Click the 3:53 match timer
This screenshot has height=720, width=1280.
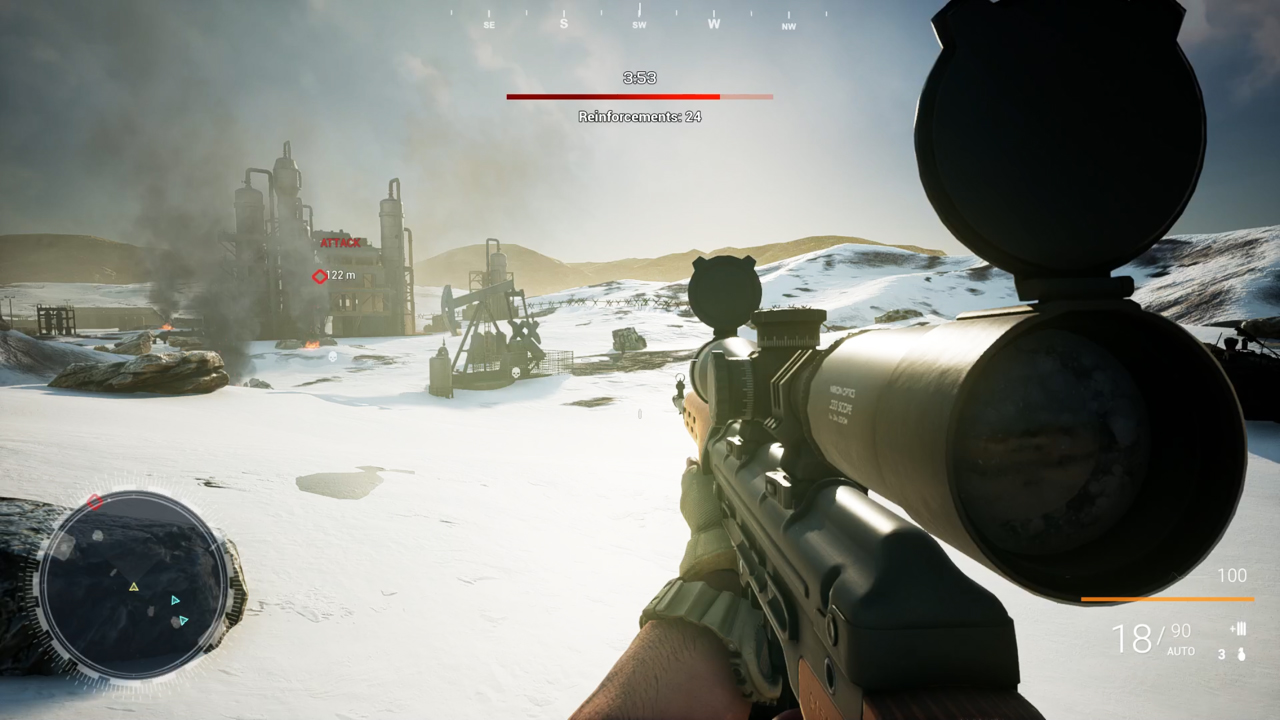(x=640, y=77)
